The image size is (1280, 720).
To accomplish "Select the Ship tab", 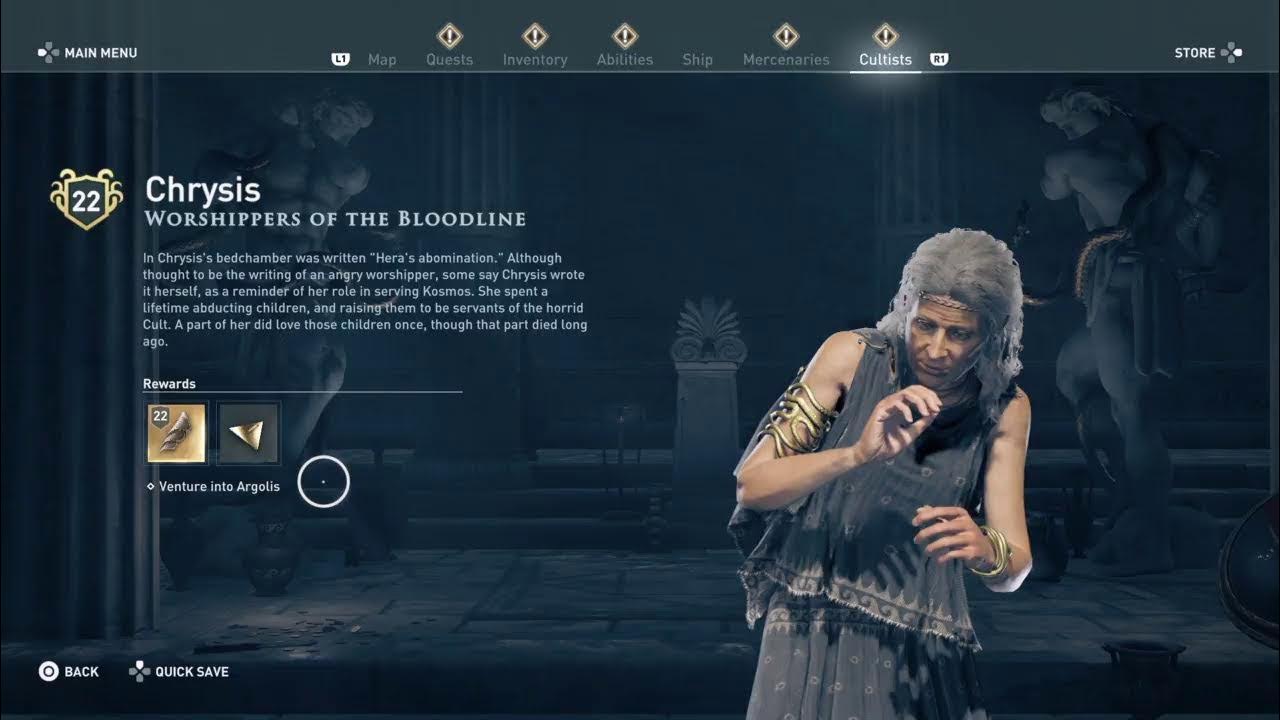I will click(697, 60).
